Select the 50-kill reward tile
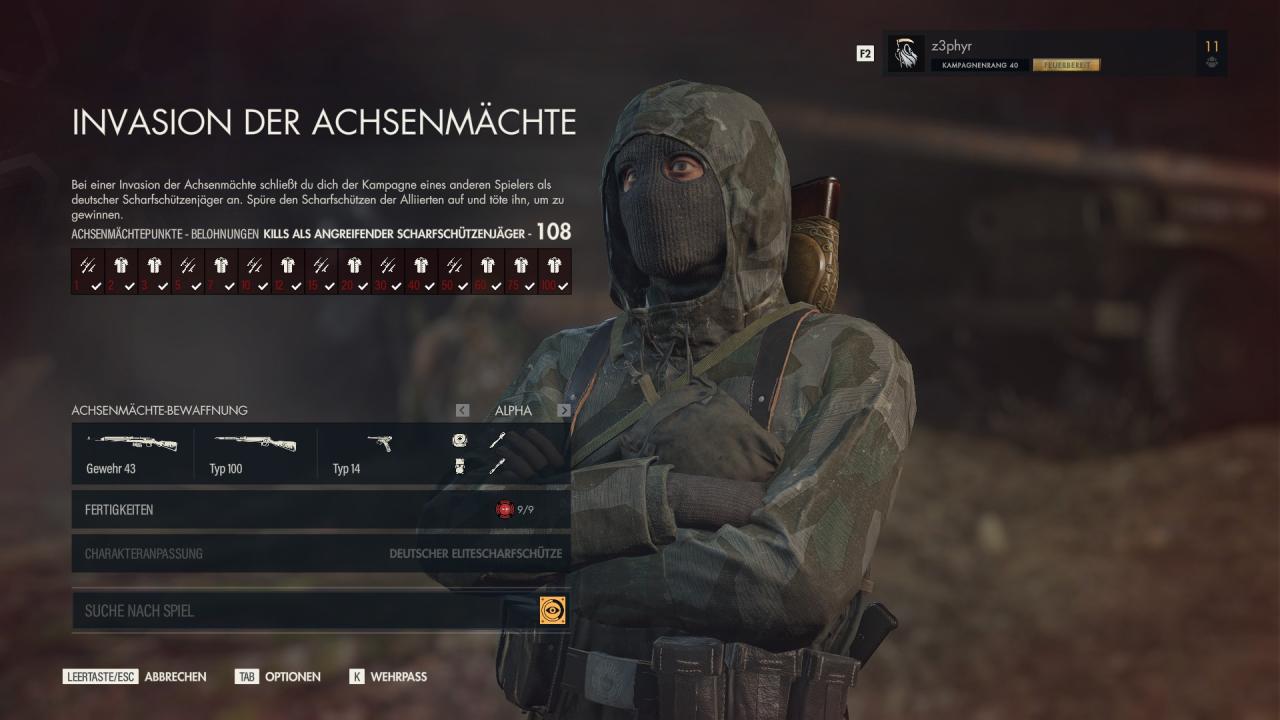 [x=455, y=272]
